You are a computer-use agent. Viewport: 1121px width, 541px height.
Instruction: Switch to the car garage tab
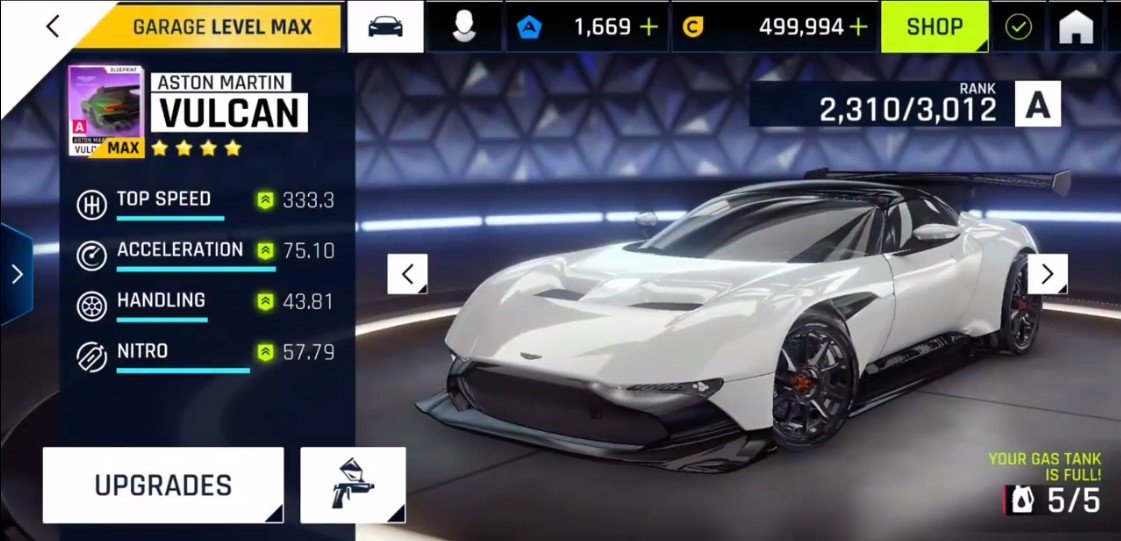click(x=385, y=27)
